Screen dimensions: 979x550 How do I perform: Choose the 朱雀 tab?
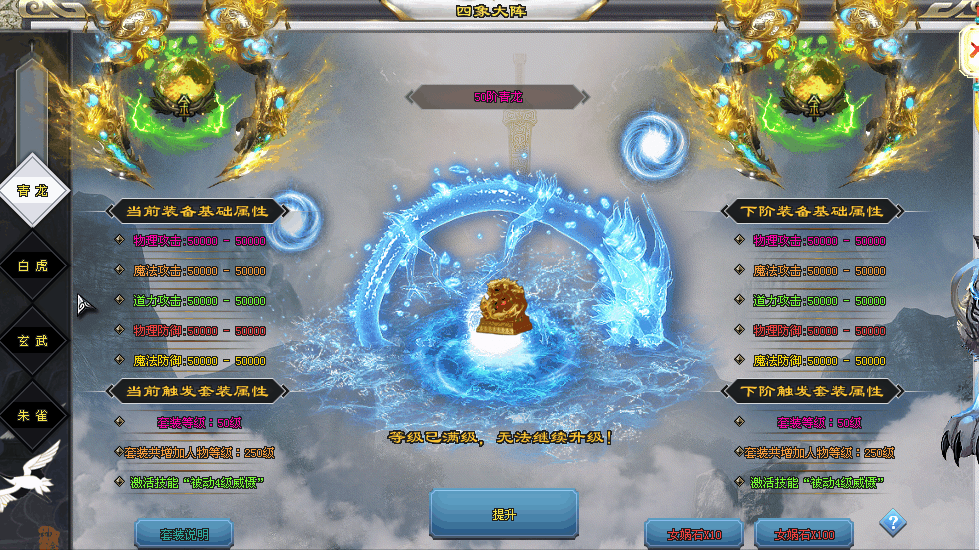click(33, 415)
